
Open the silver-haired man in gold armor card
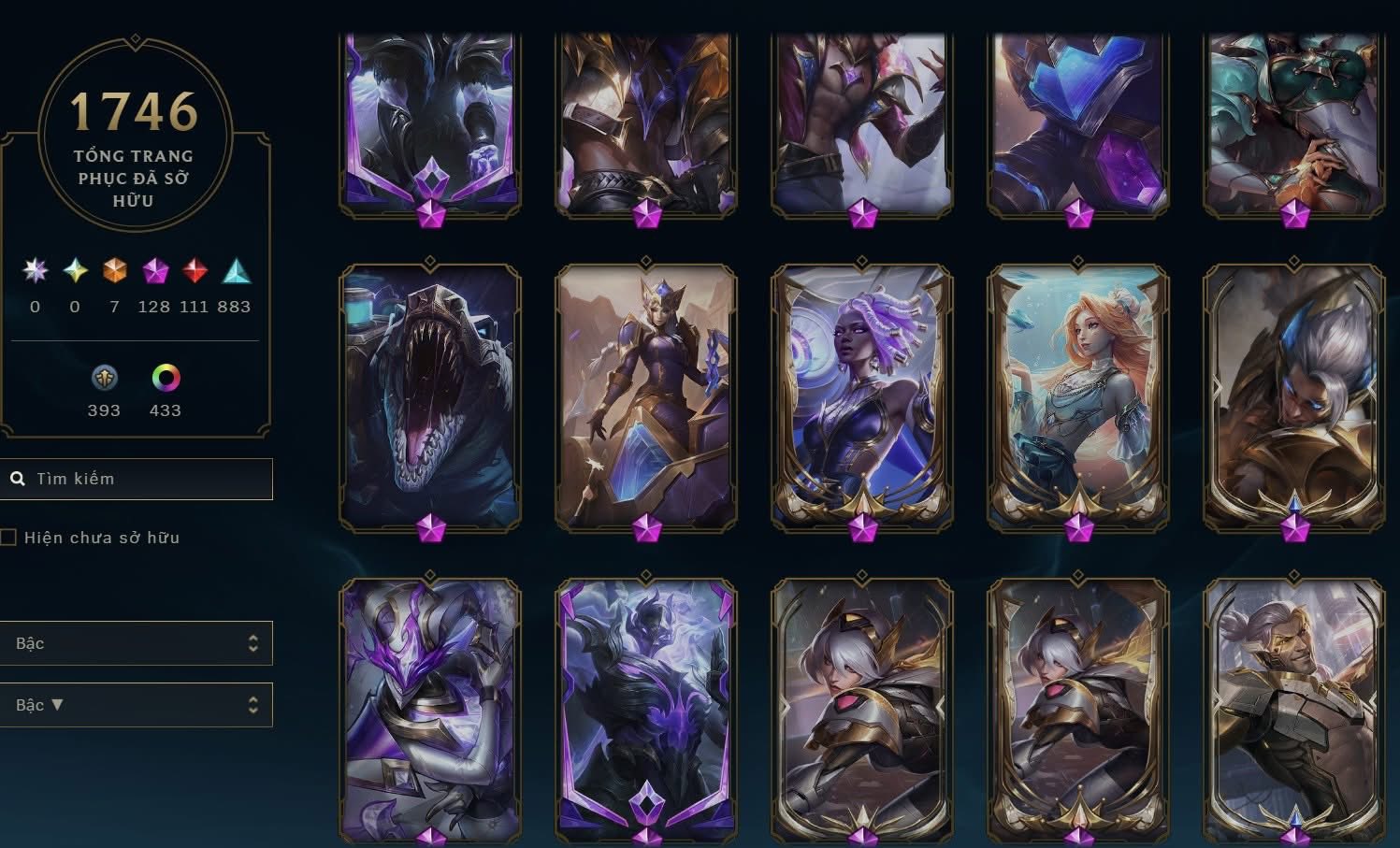pyautogui.click(x=1293, y=397)
